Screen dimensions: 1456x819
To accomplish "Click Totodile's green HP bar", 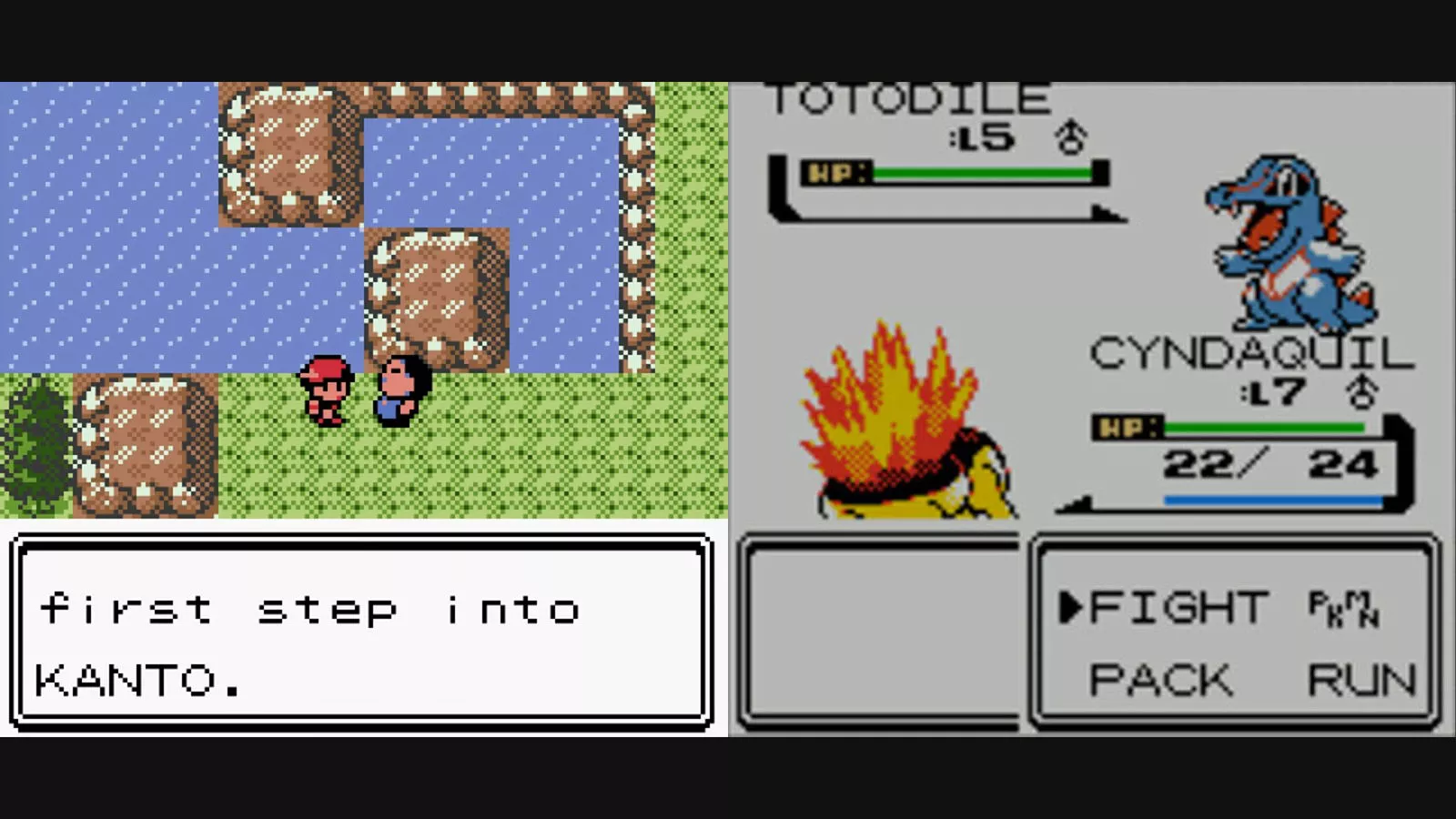I will click(983, 170).
